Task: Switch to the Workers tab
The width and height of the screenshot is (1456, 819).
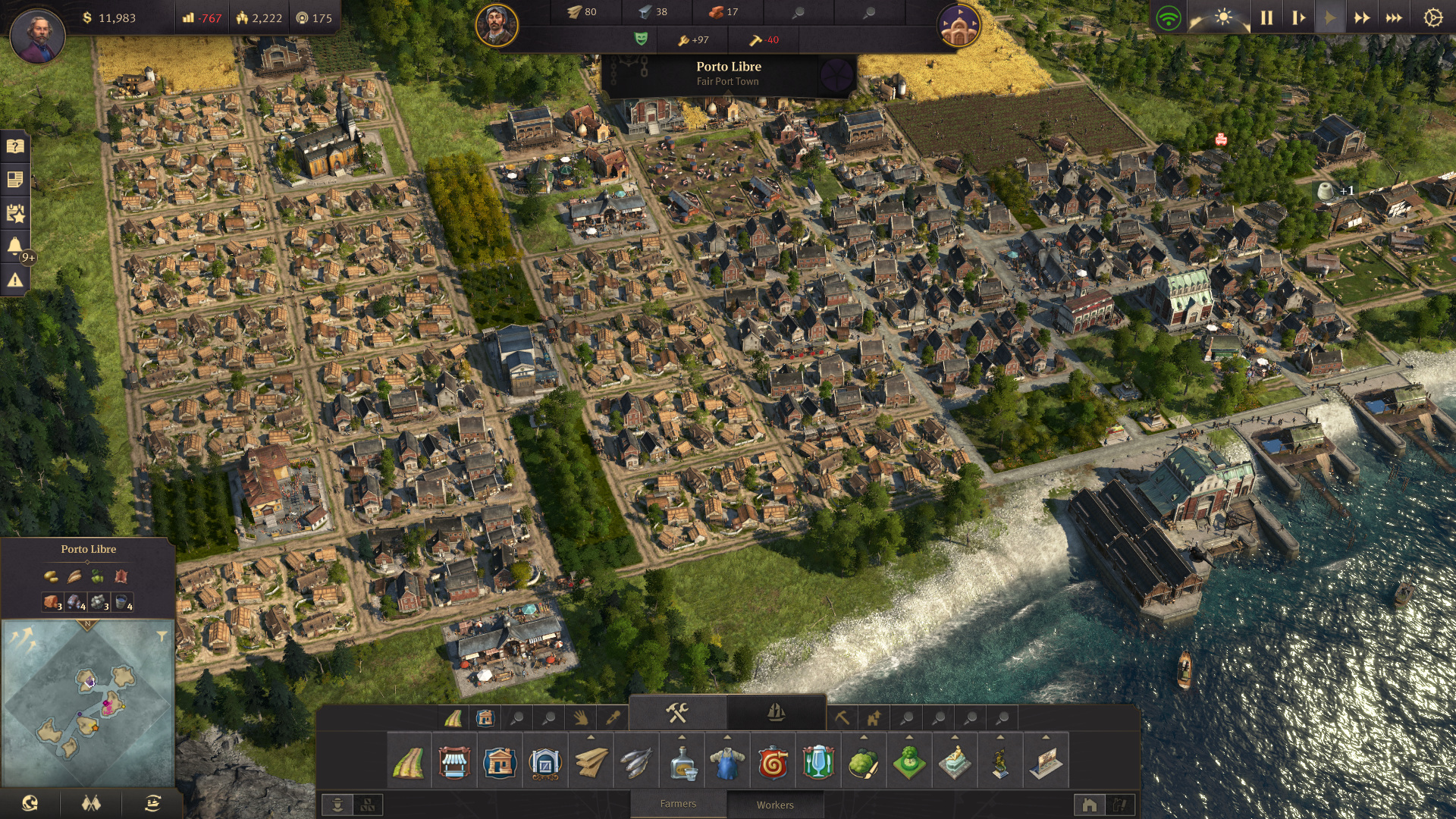Action: pos(775,805)
